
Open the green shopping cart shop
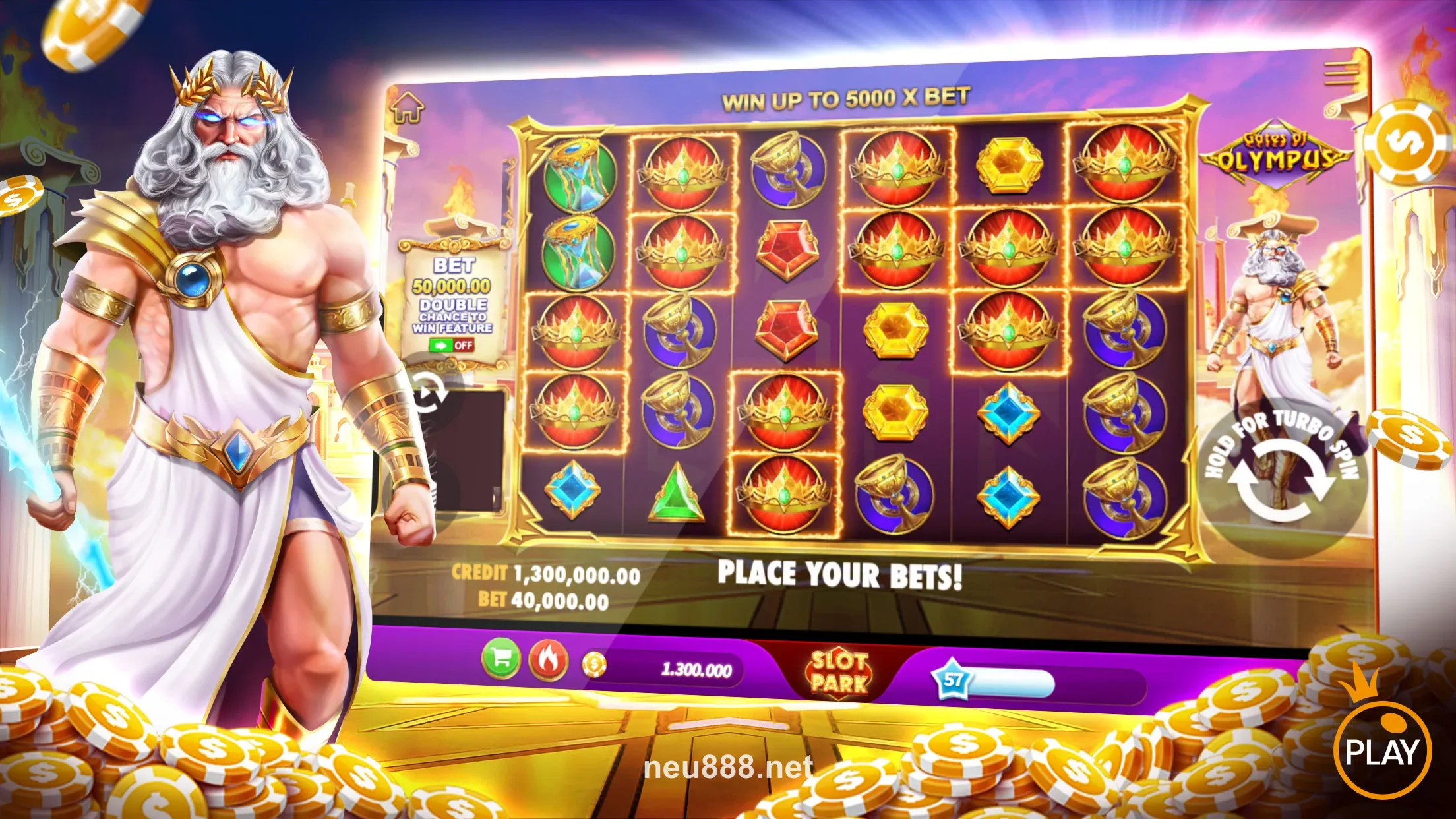coord(501,659)
